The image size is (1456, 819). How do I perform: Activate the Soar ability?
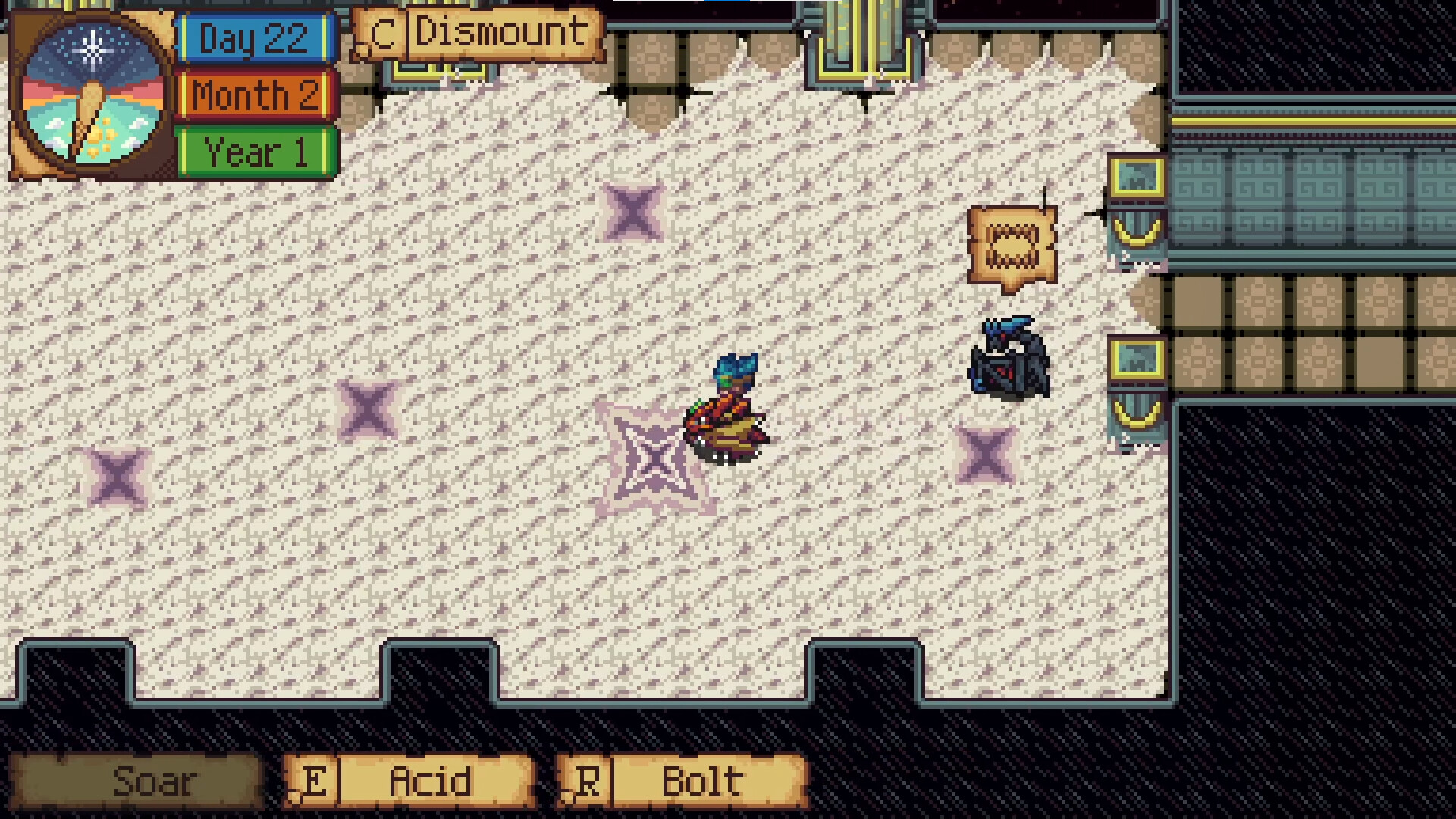(x=136, y=781)
